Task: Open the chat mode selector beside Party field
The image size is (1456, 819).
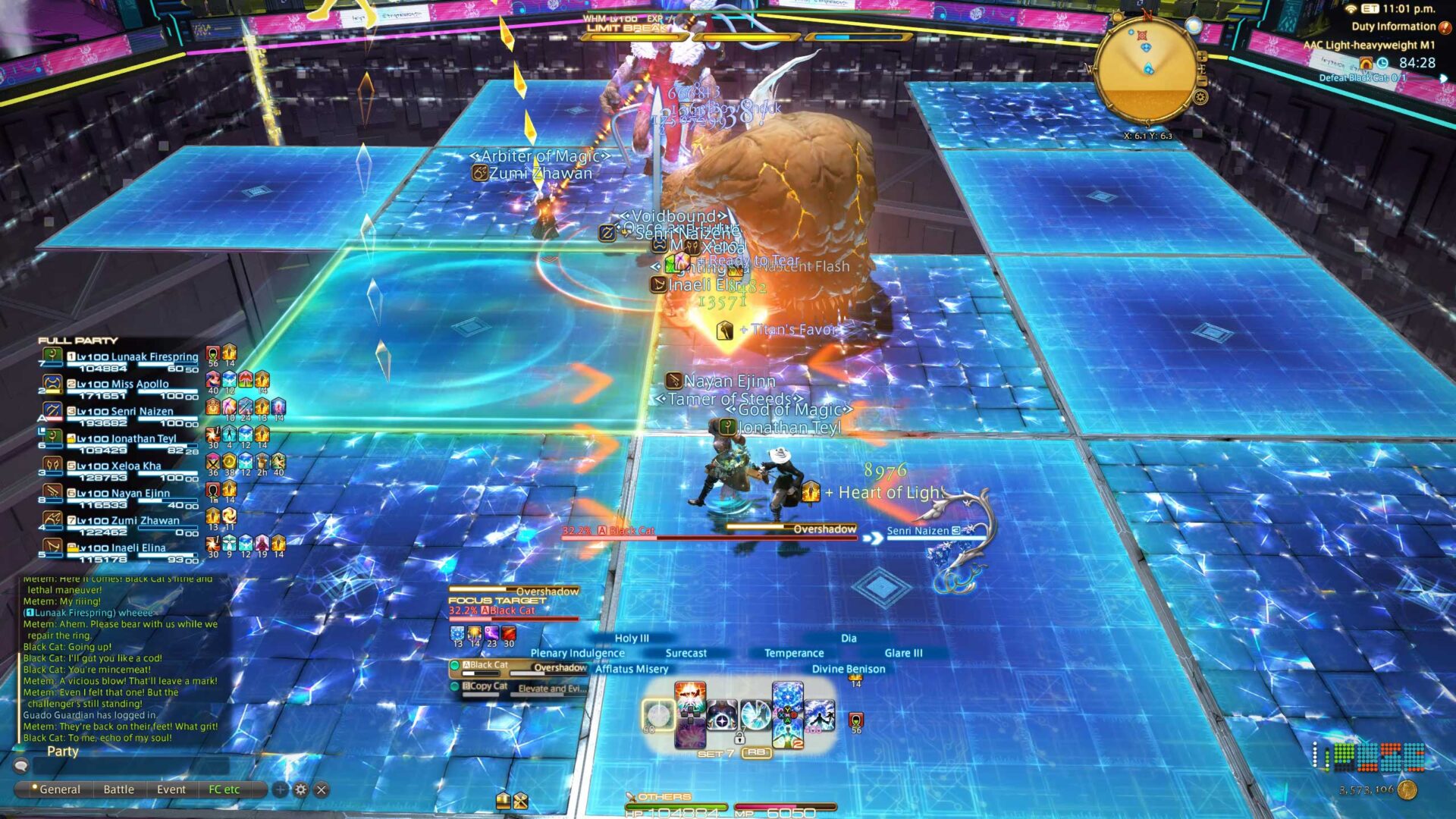Action: [21, 765]
